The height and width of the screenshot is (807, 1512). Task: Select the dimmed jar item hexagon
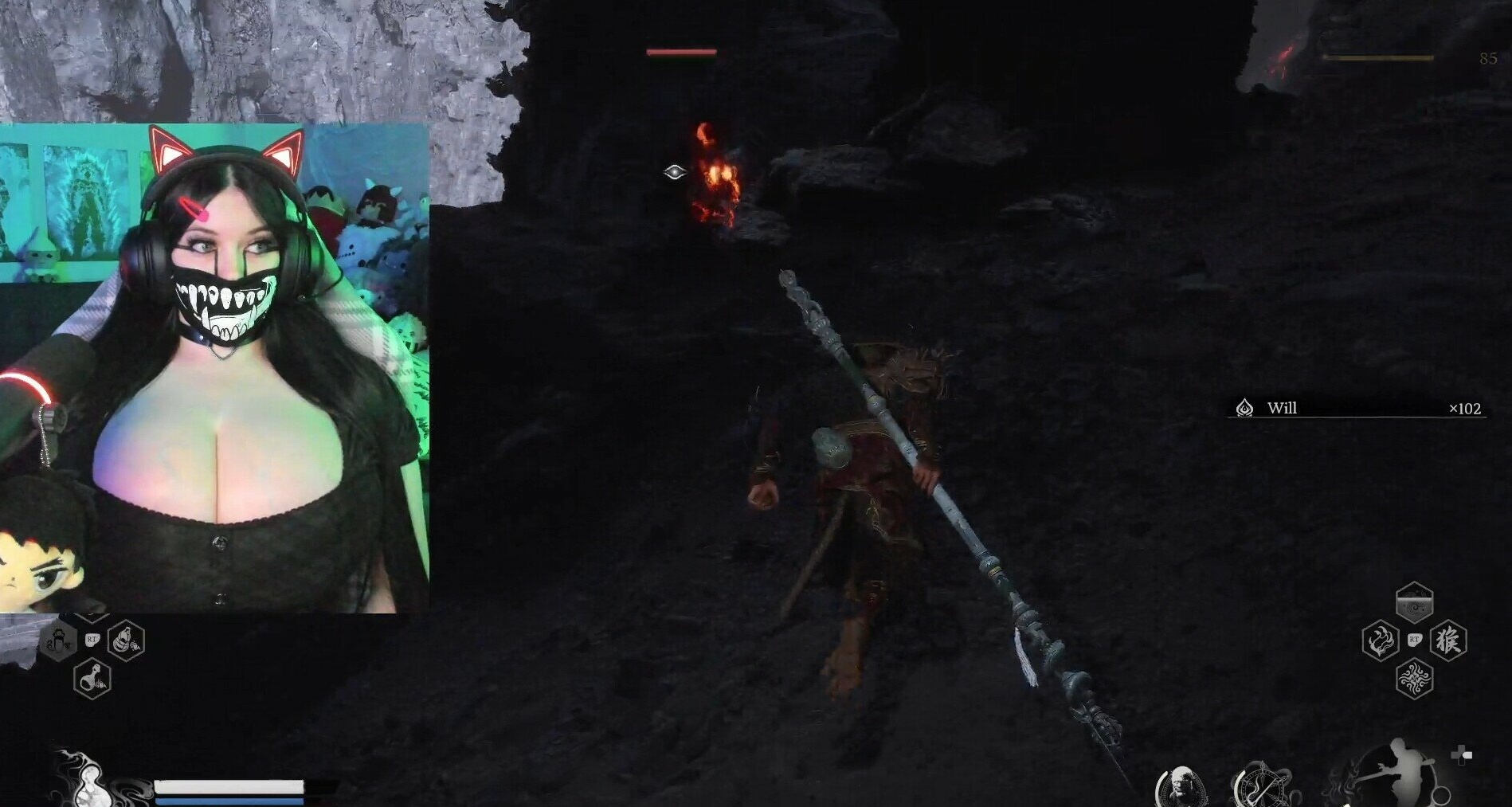coord(59,640)
